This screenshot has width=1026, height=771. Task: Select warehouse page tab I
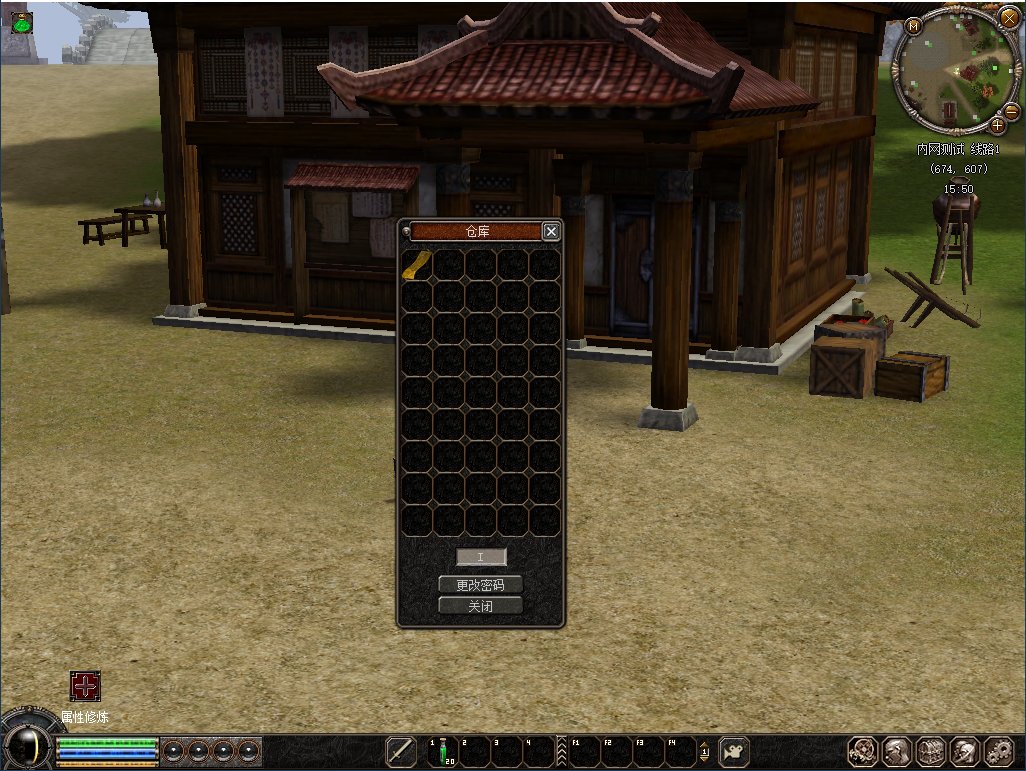(x=481, y=557)
